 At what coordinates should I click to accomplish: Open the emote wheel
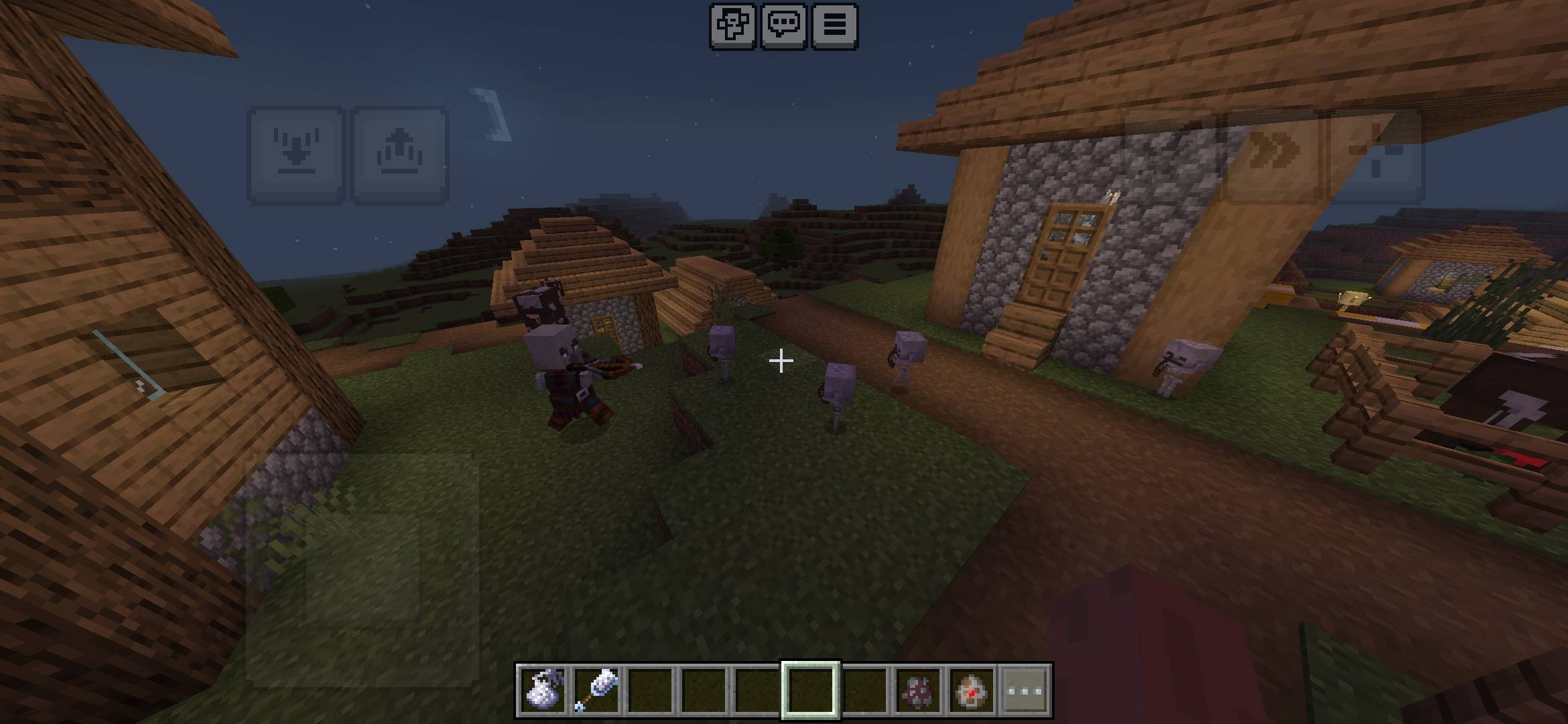734,25
